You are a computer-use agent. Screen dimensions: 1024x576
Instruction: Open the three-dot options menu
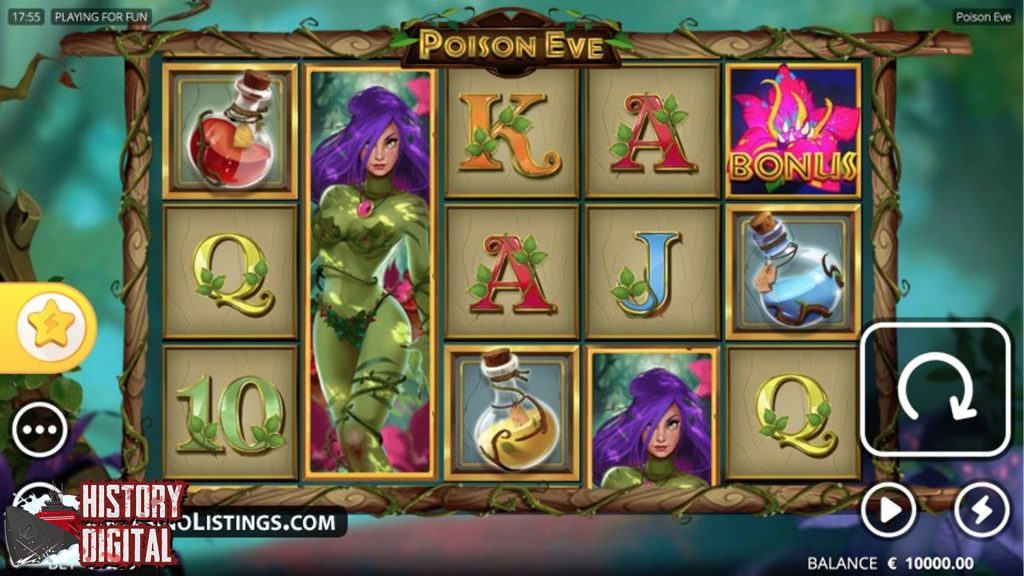click(40, 431)
